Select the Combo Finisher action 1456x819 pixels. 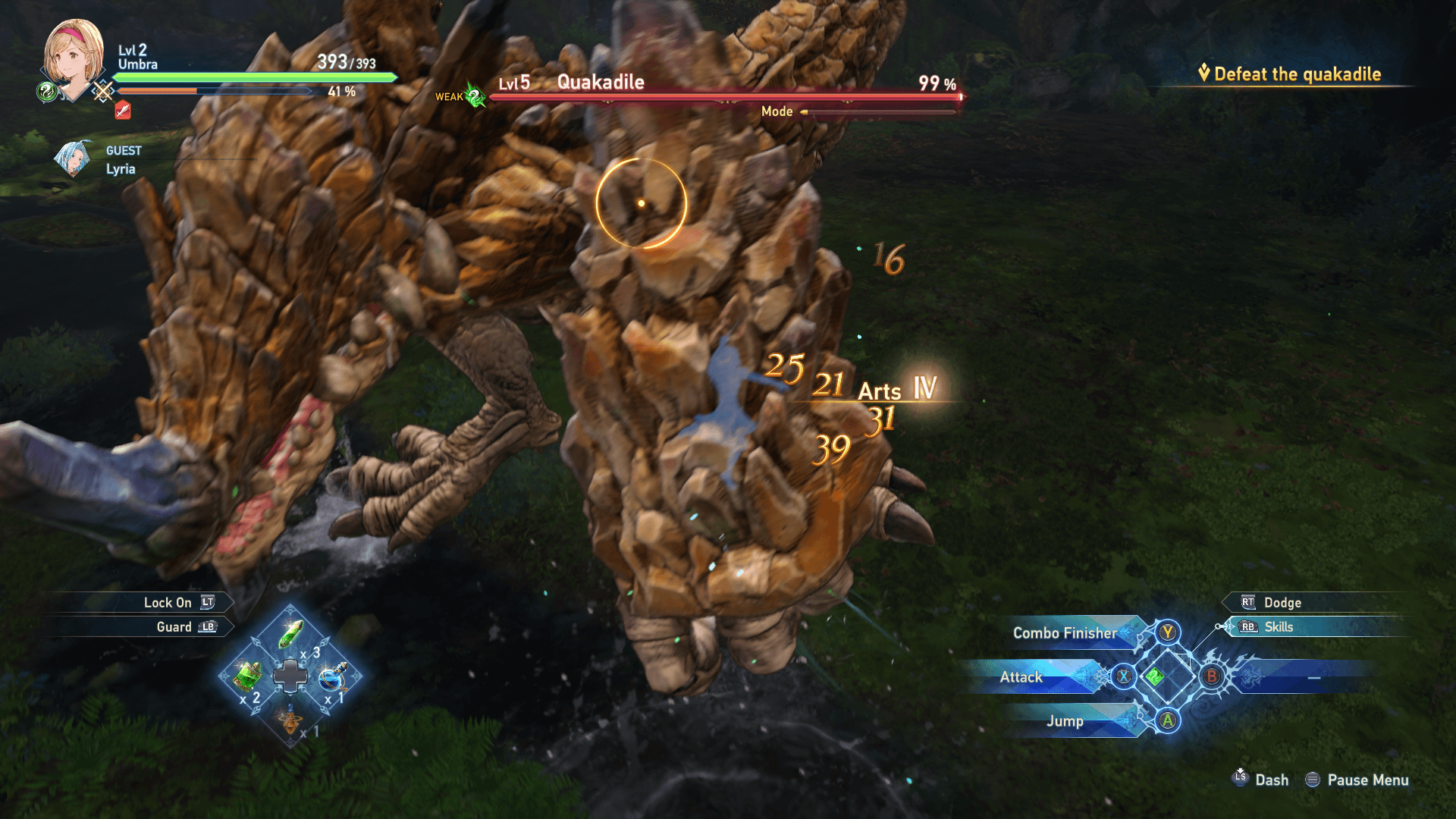[1065, 633]
